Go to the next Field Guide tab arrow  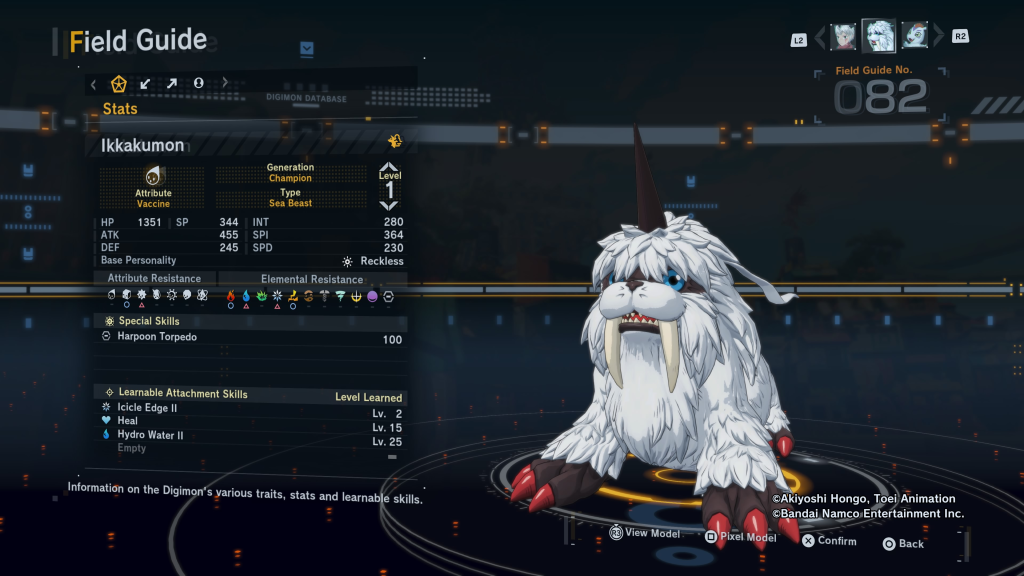pyautogui.click(x=225, y=83)
